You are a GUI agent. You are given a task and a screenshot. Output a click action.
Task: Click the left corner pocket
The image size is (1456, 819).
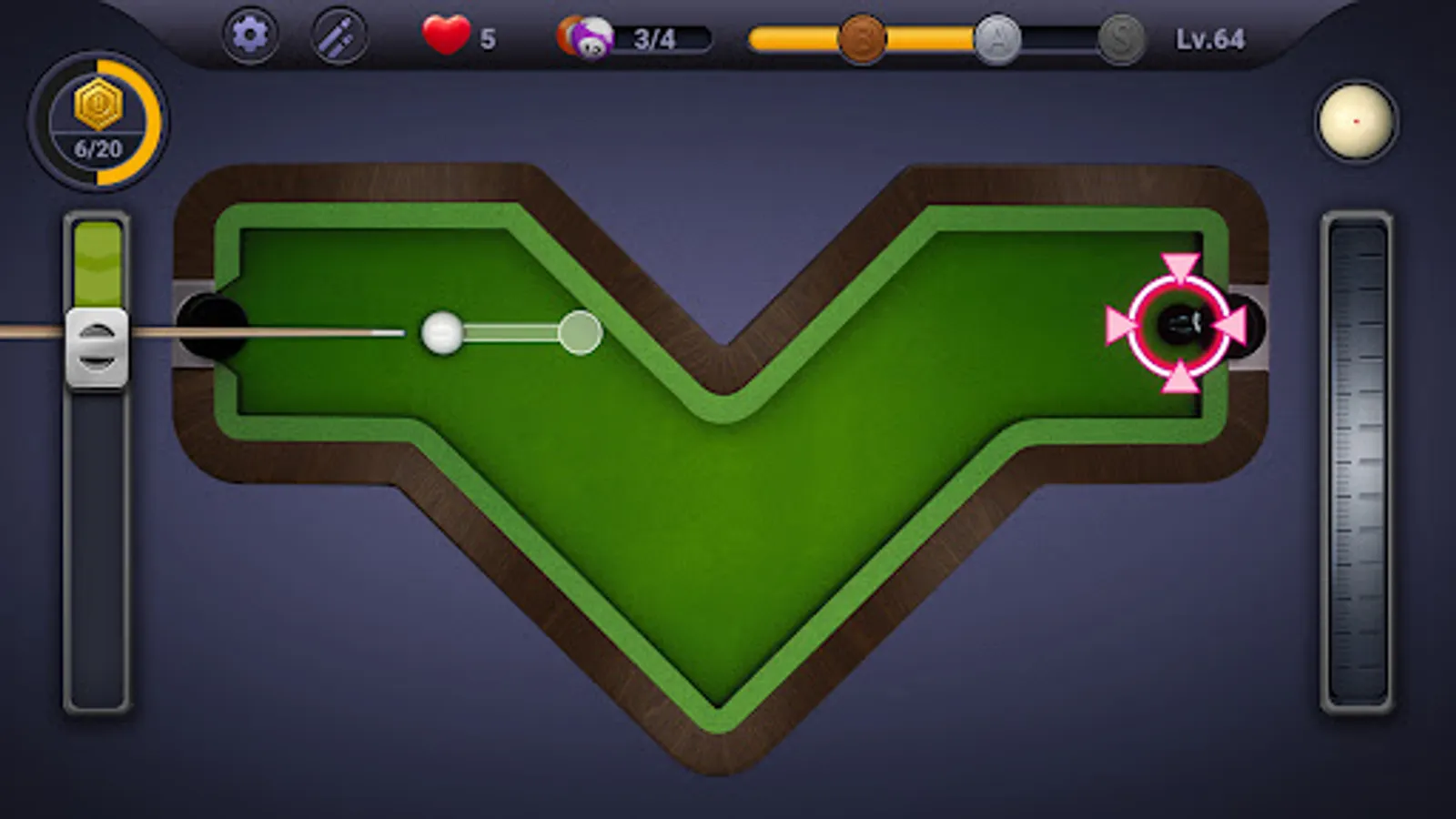[211, 325]
